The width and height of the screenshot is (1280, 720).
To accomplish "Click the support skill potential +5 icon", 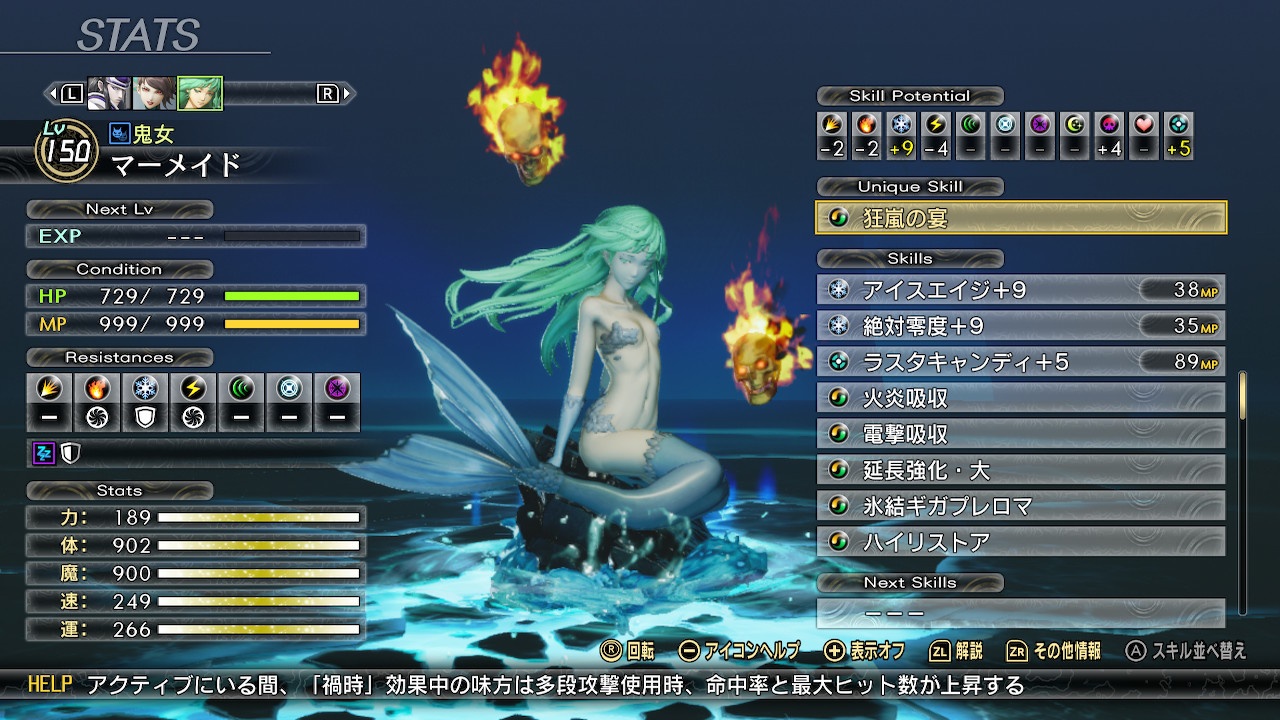I will click(x=1179, y=126).
